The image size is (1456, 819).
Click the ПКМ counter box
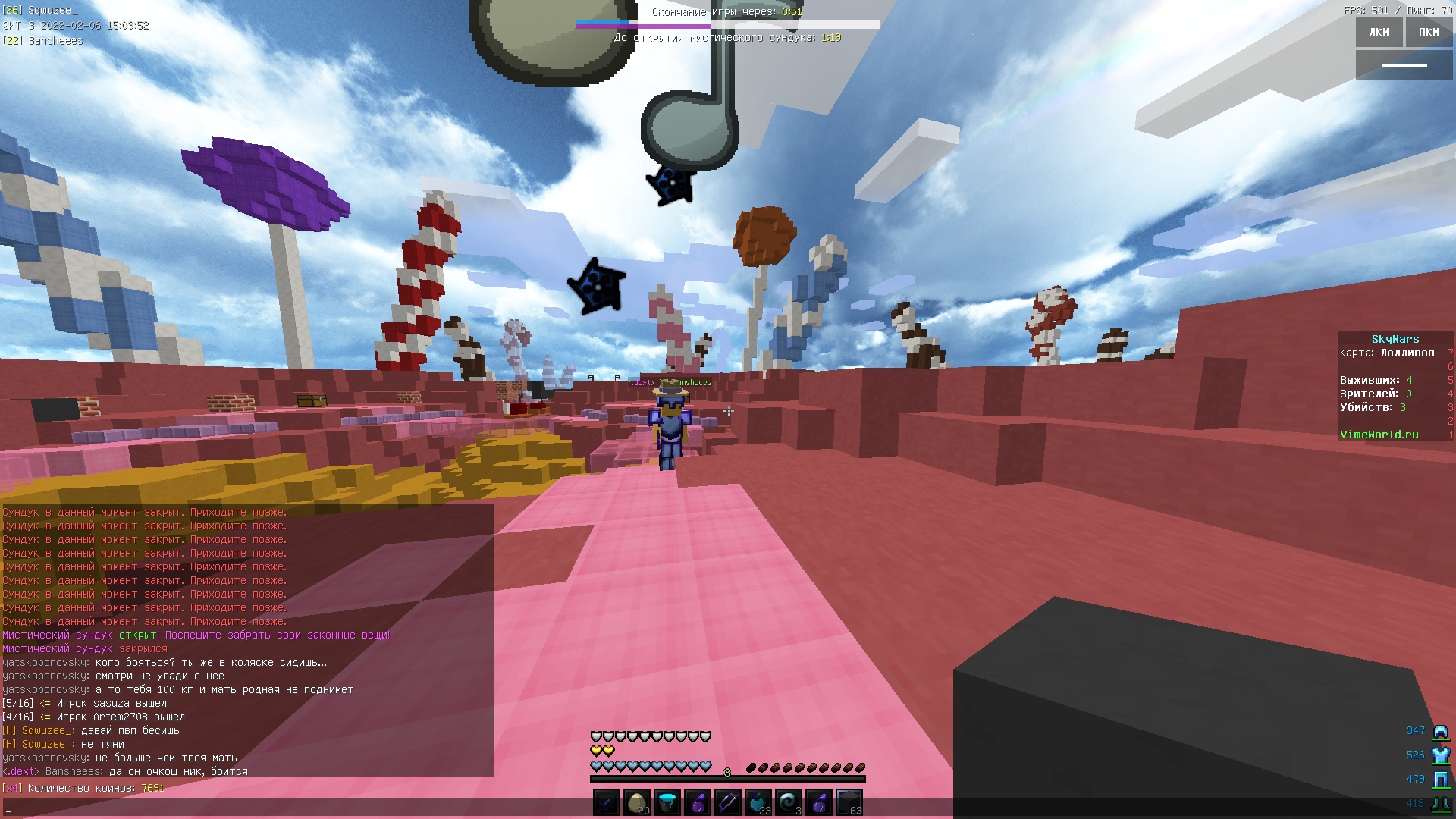[1429, 32]
